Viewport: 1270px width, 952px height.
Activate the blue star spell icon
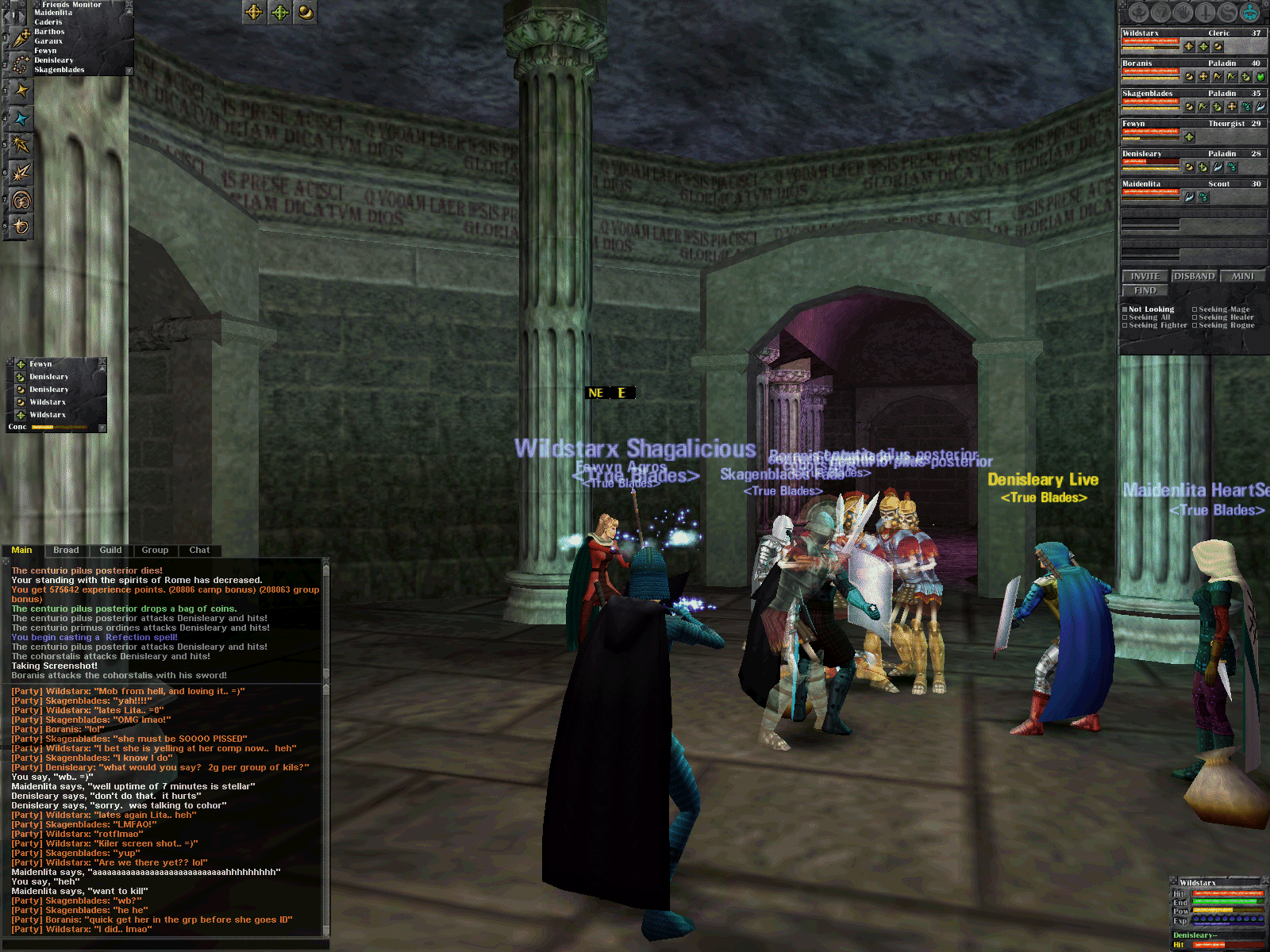pyautogui.click(x=21, y=119)
